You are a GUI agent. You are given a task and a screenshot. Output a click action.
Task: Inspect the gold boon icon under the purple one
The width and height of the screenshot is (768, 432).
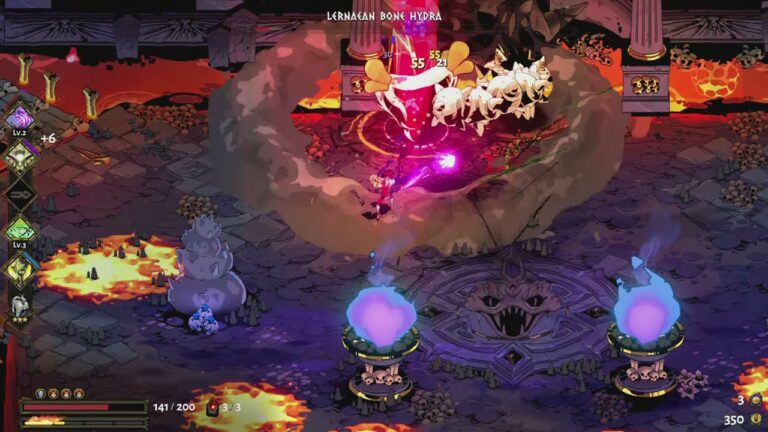20,155
